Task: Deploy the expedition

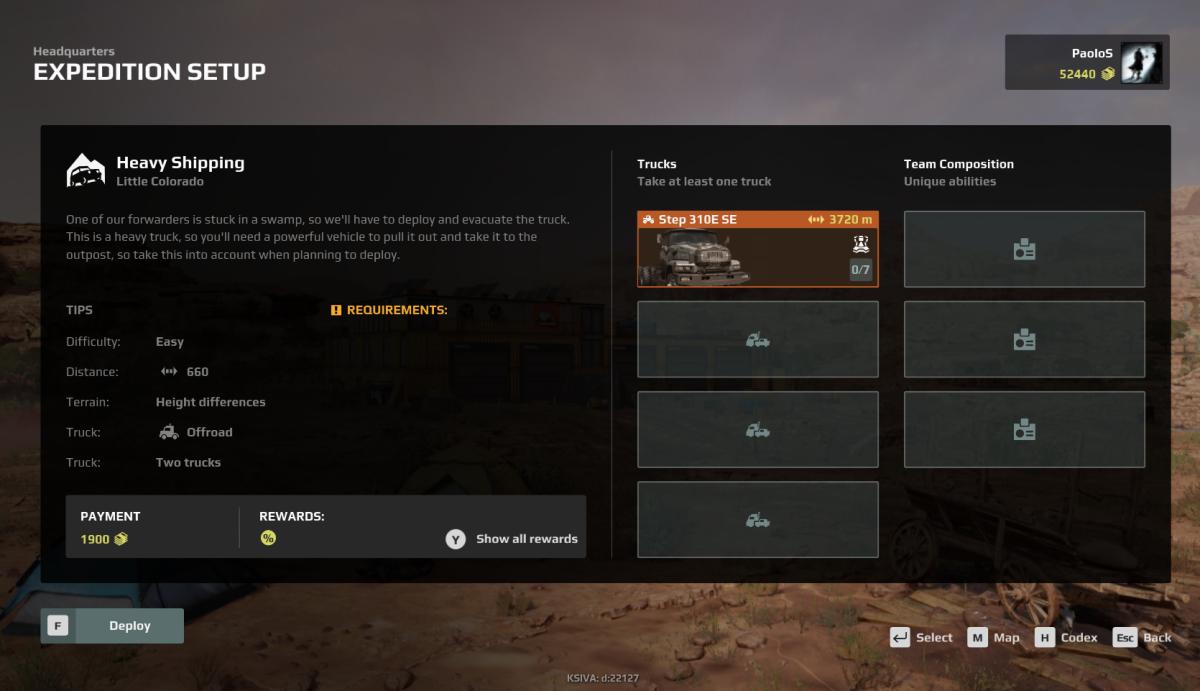Action: pos(112,626)
